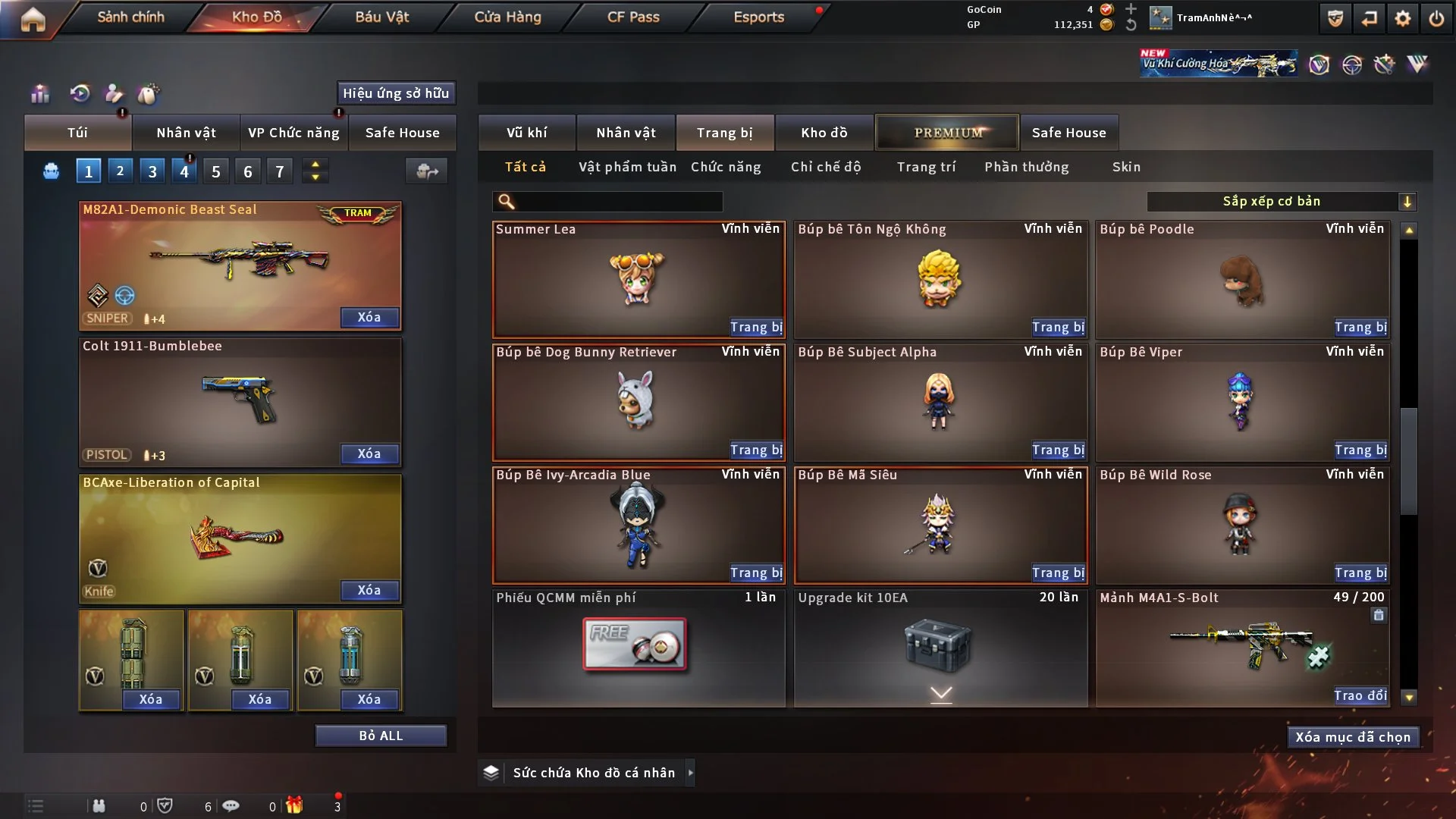Select the PREMIUM storage tab
Screen dimensions: 1456x819
click(947, 133)
